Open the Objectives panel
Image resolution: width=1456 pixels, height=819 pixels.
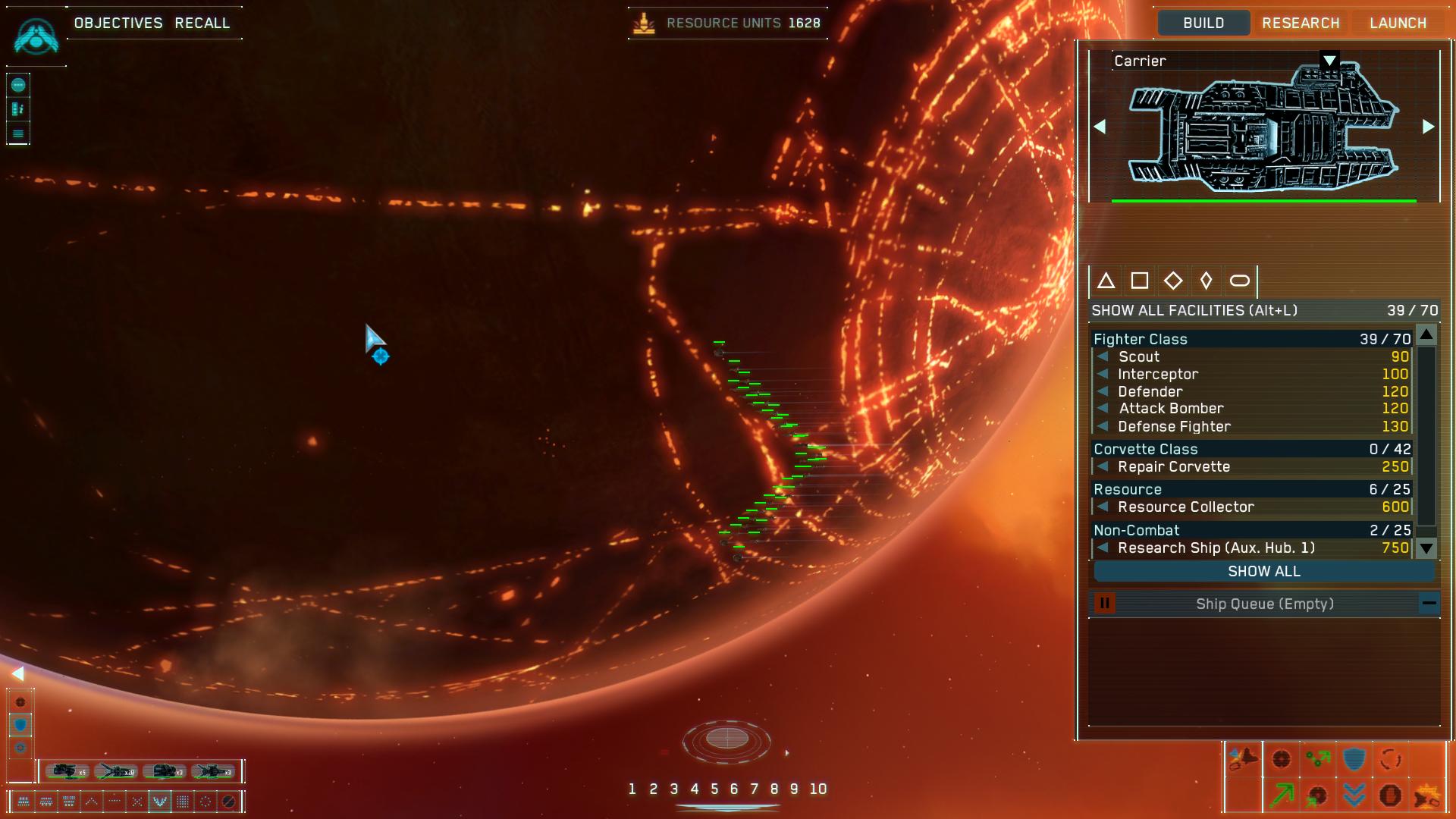tap(118, 23)
